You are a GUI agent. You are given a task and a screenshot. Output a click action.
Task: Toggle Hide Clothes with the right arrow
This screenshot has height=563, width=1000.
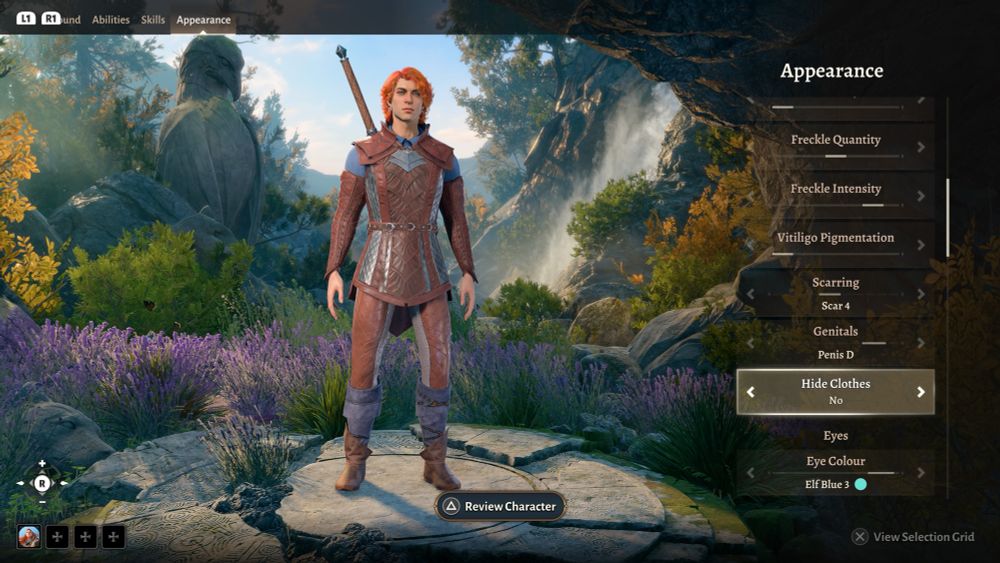pos(920,392)
